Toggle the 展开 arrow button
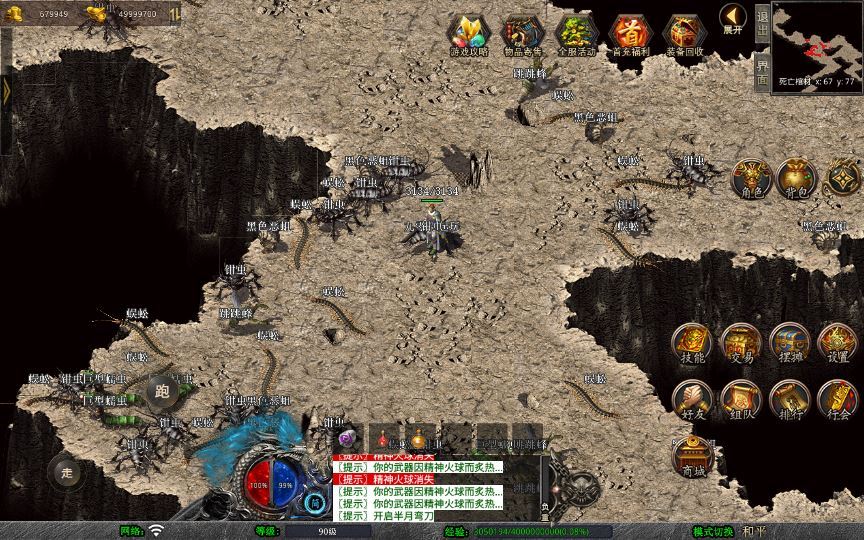Screen dimensions: 864x540 (x=733, y=19)
